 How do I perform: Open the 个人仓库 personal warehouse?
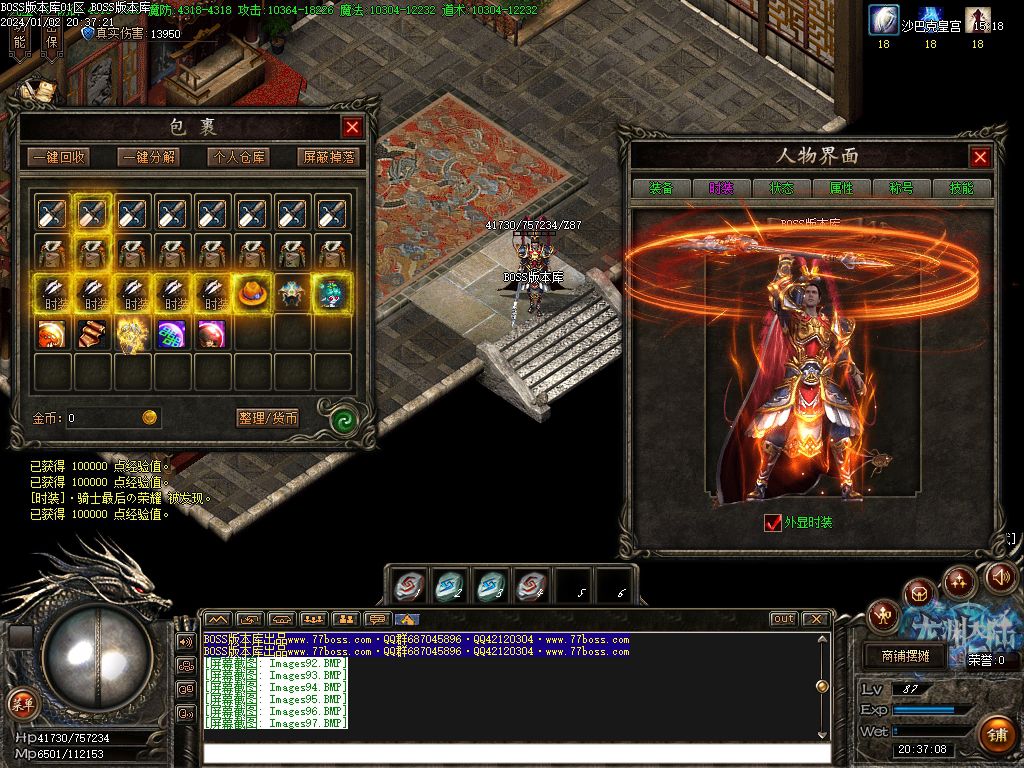[238, 157]
